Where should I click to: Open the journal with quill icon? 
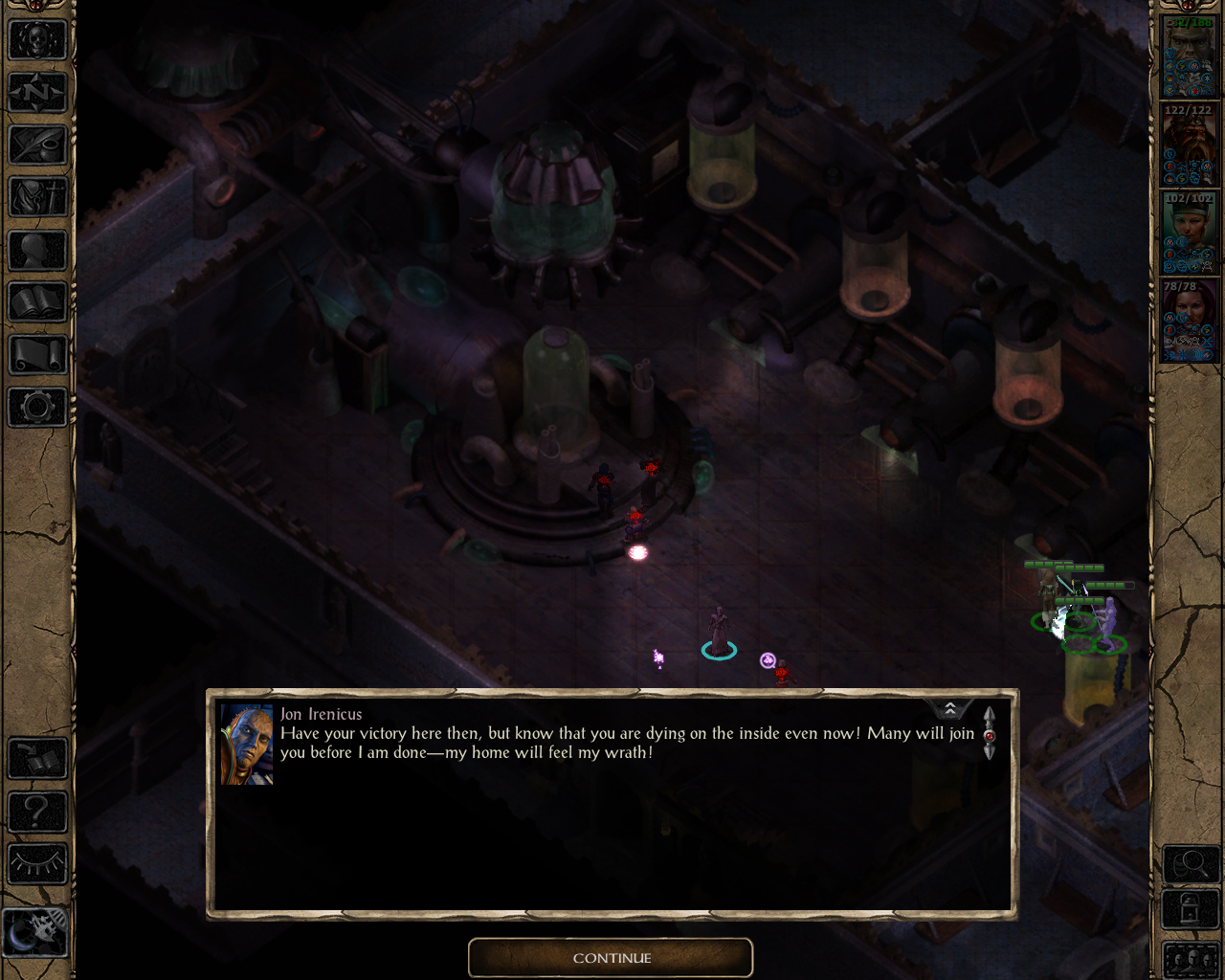(x=37, y=145)
